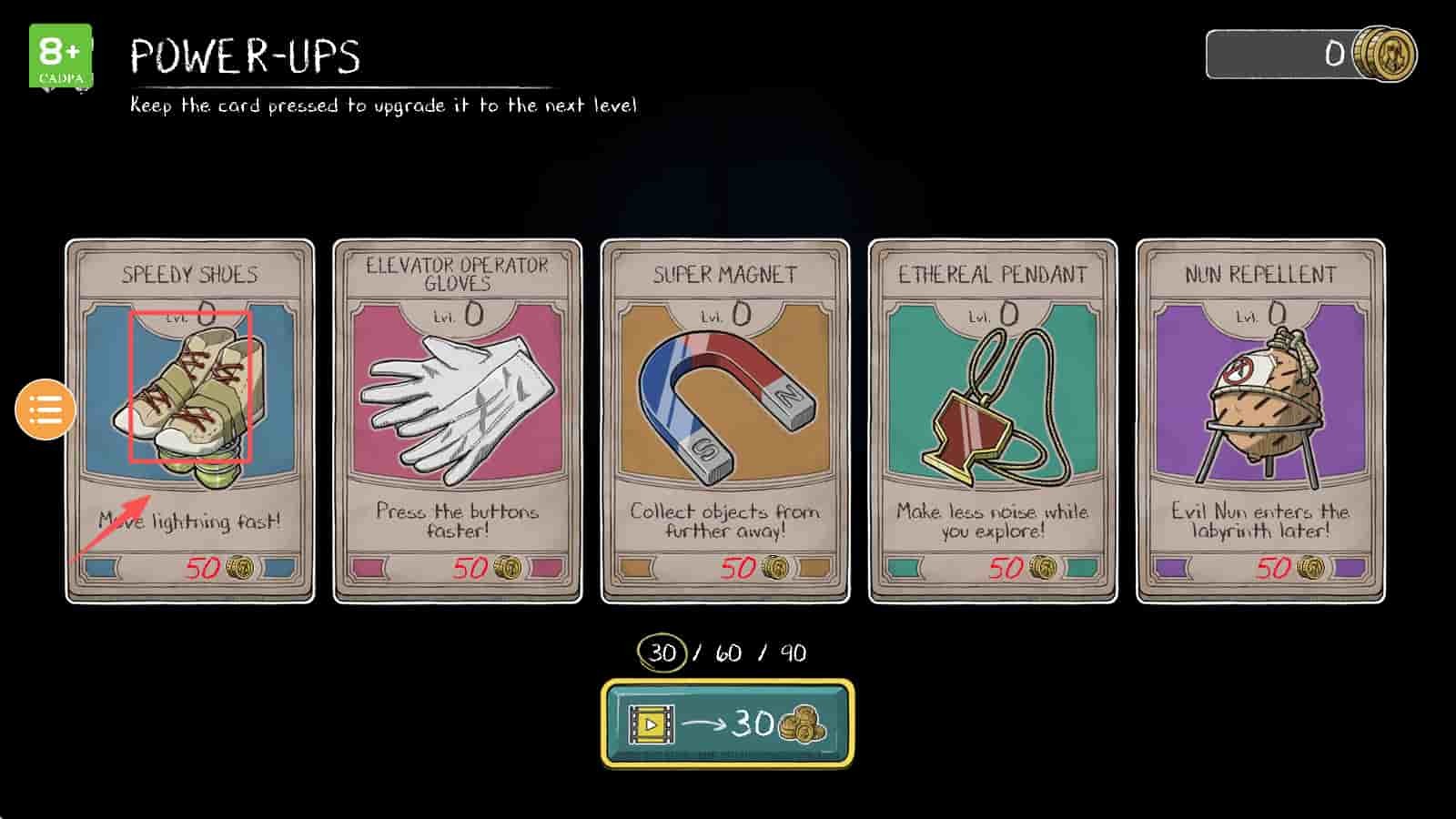This screenshot has height=819, width=1456.
Task: Choose the Elevator Operator Gloves card
Action: [458, 420]
